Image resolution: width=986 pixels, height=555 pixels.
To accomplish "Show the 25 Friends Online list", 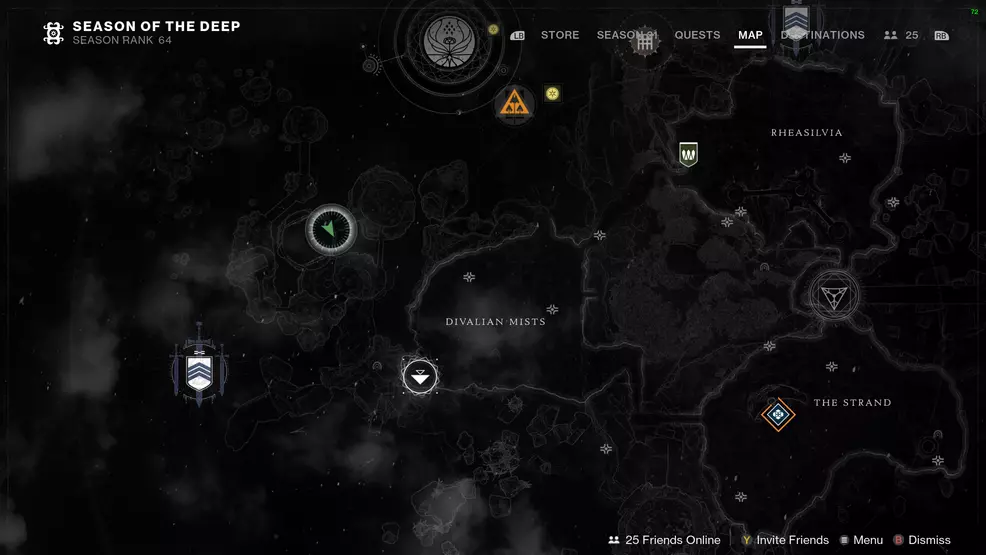I will click(664, 540).
